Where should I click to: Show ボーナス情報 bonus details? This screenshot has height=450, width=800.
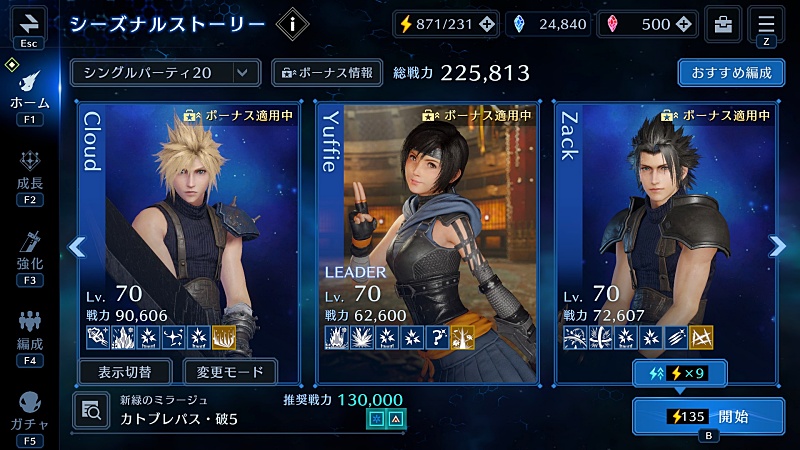click(326, 73)
